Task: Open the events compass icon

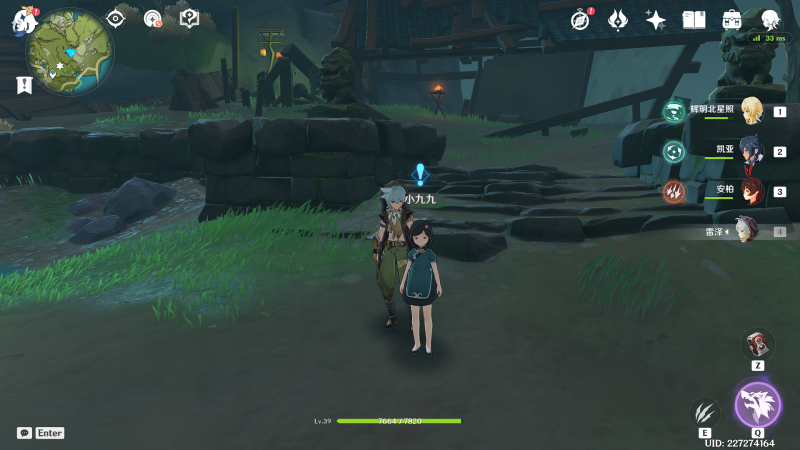Action: (581, 19)
